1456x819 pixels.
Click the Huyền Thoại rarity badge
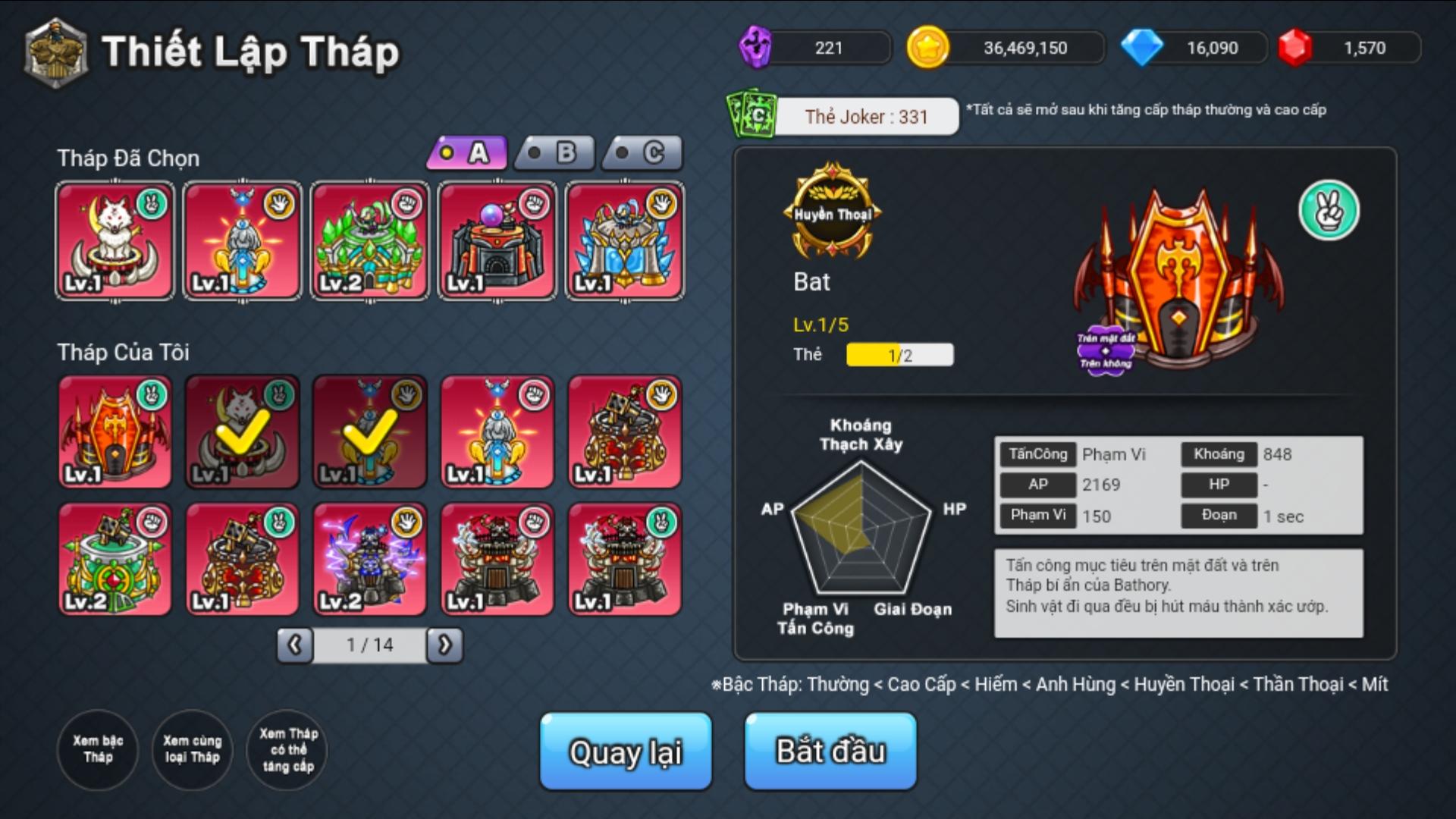(x=833, y=212)
